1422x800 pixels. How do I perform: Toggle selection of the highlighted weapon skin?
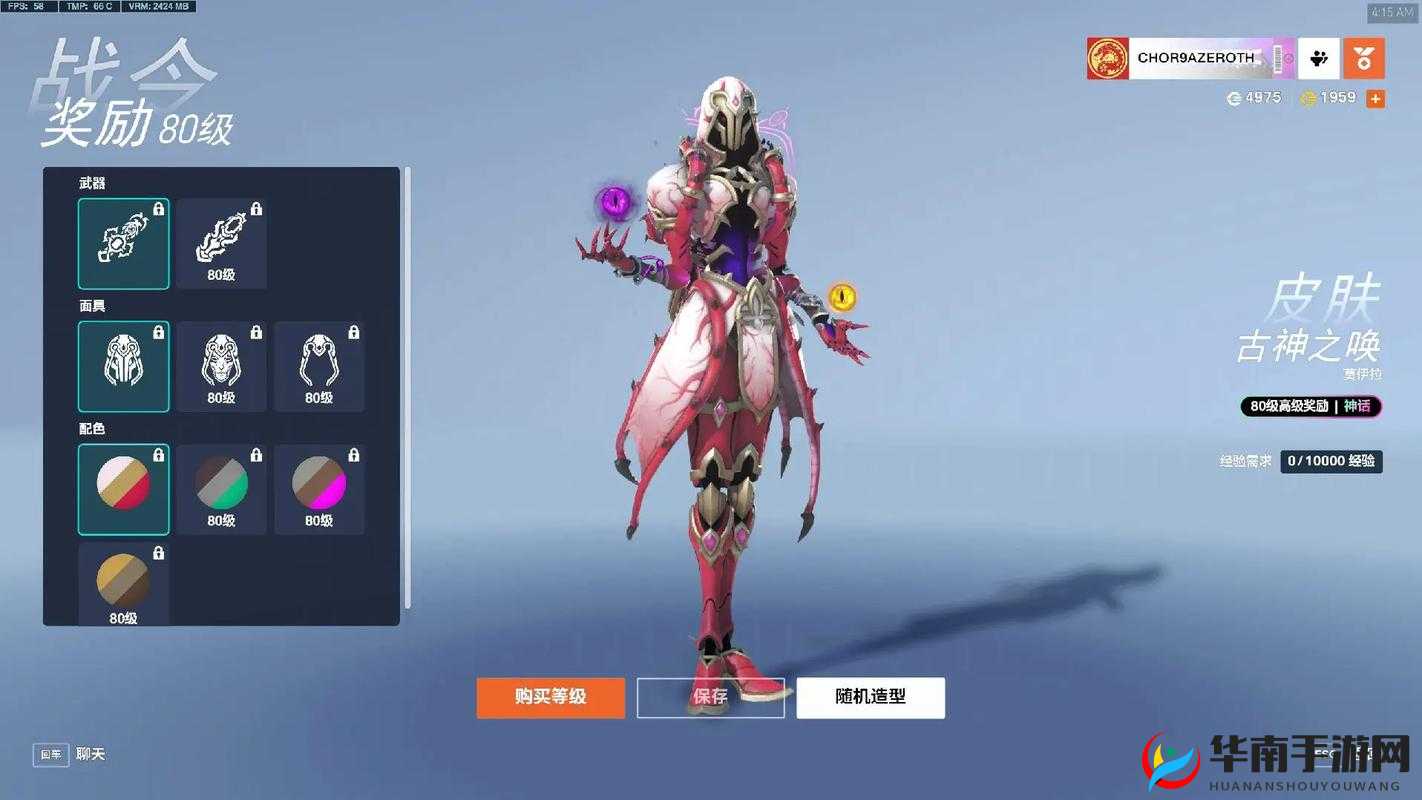(123, 243)
